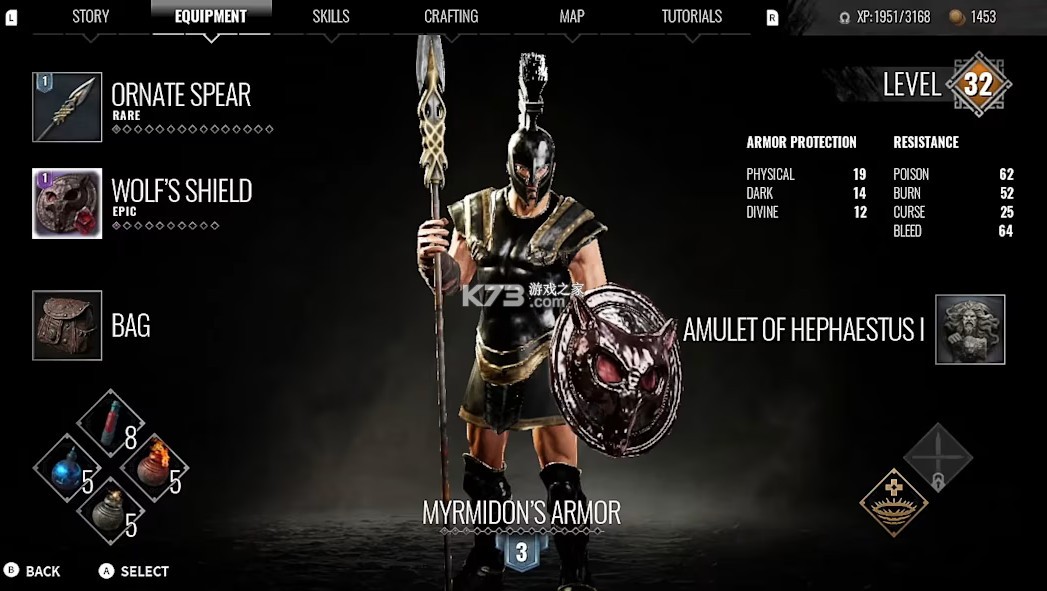Select the Amulet of Hephaestus I slot
The image size is (1047, 591).
(x=969, y=329)
